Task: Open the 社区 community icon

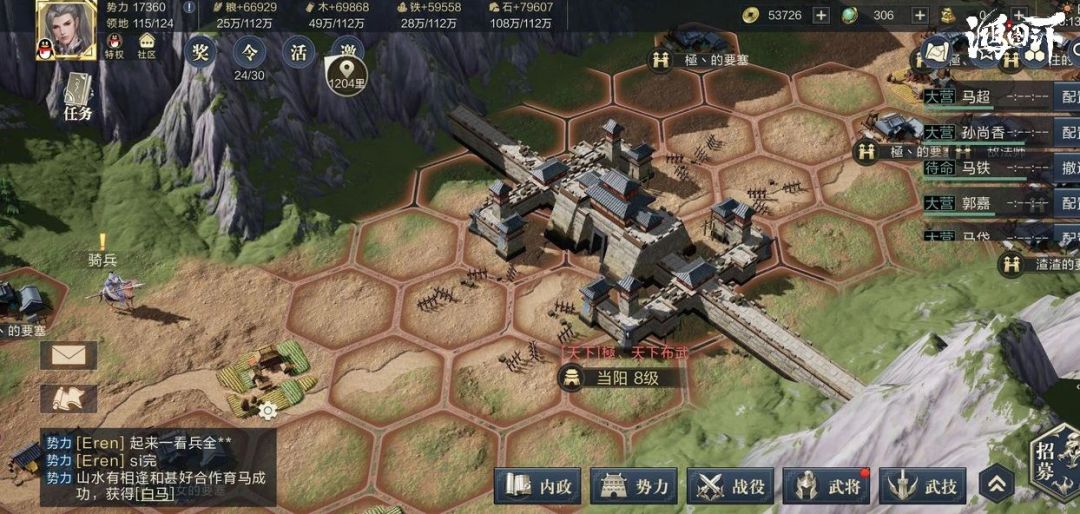Action: pos(147,46)
